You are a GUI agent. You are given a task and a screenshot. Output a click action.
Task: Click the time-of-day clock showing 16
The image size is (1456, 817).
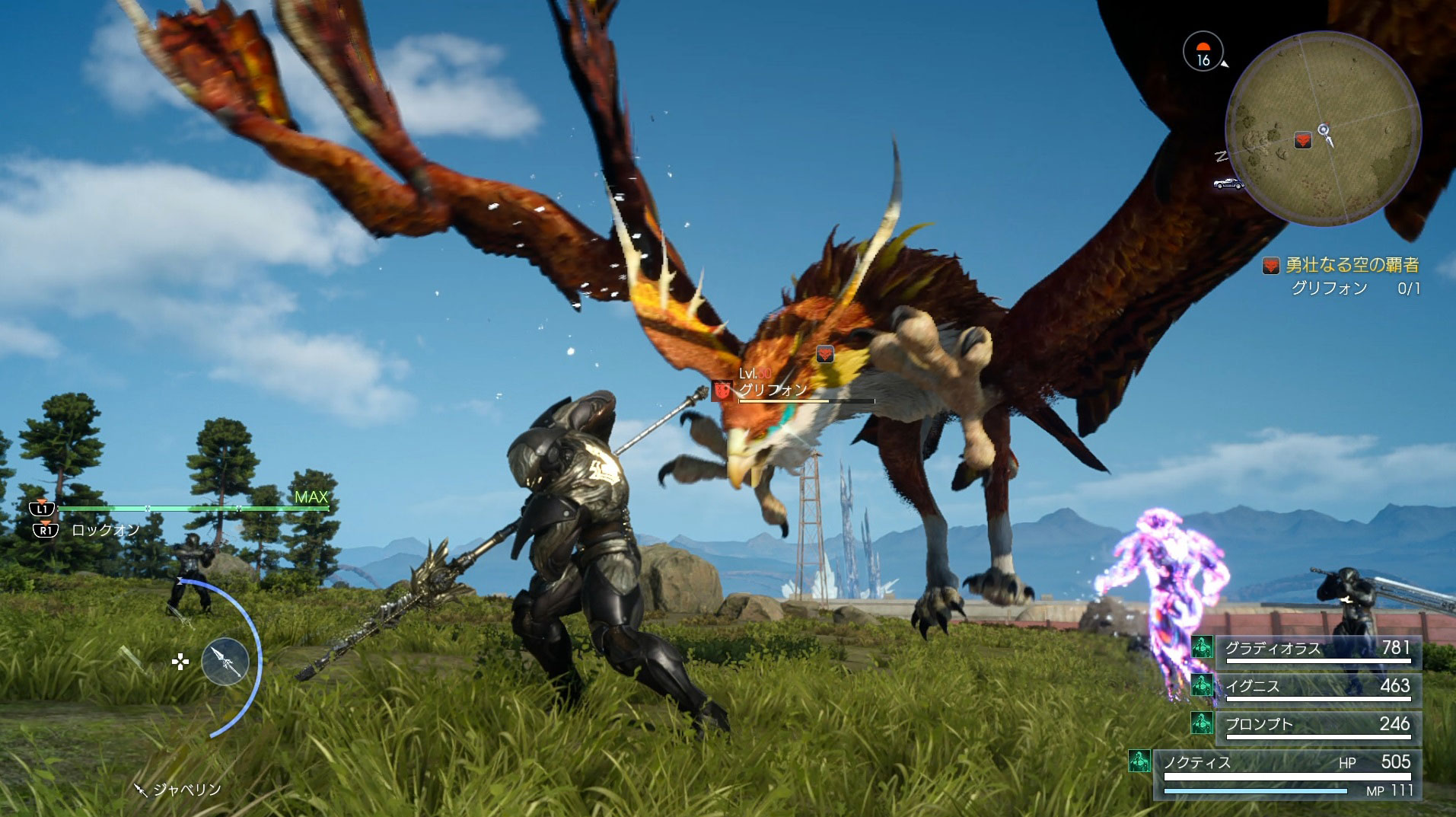(1203, 53)
